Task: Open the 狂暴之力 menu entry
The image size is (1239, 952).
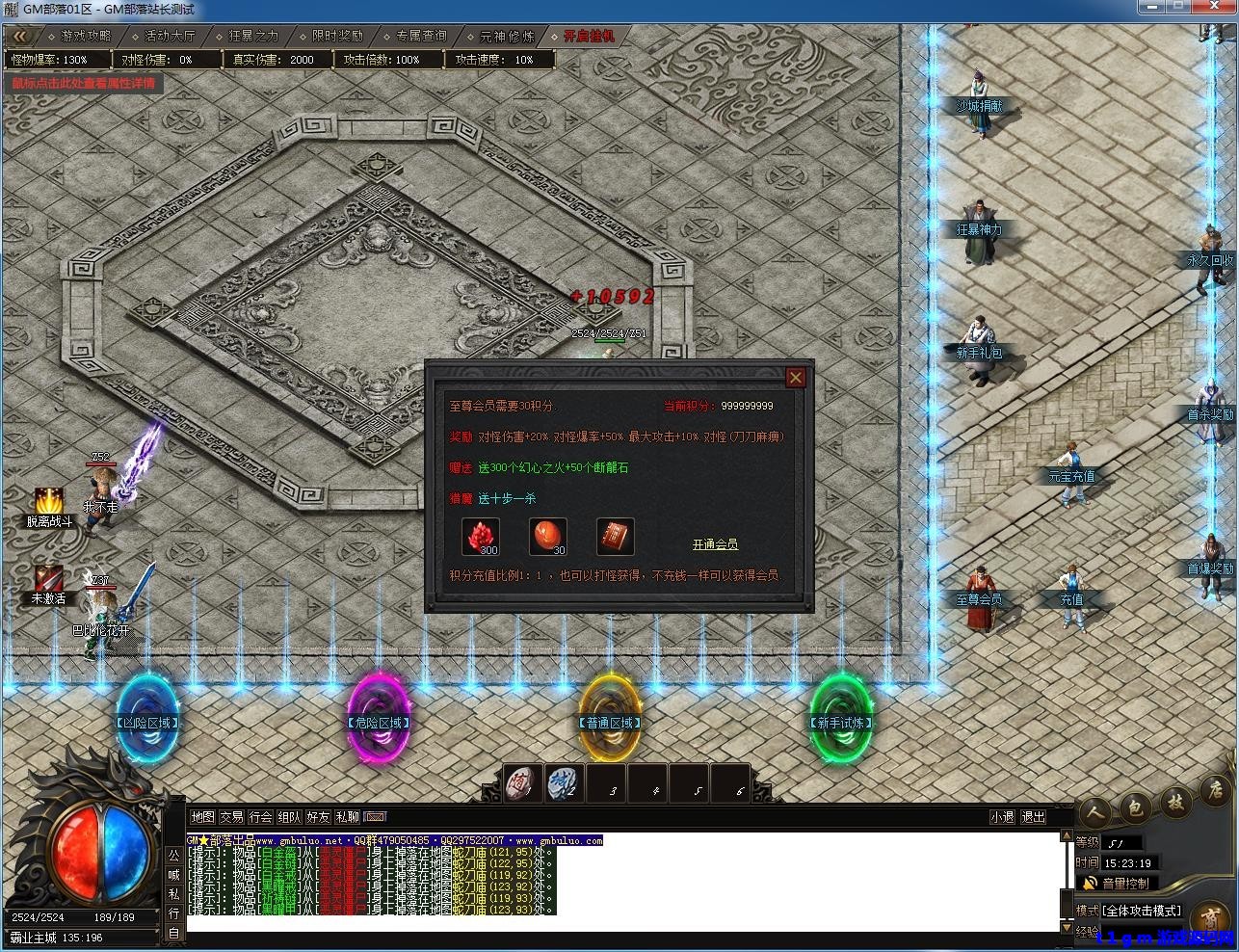Action: (x=253, y=36)
